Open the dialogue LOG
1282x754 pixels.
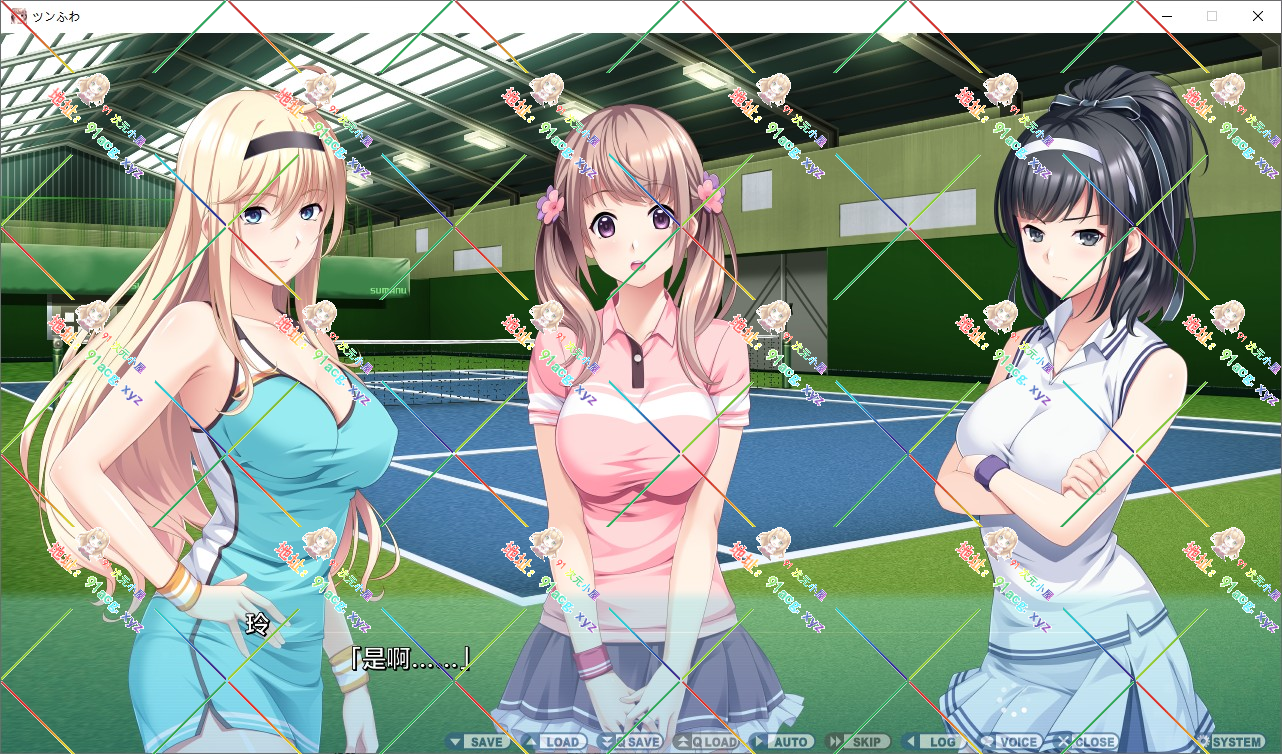click(933, 742)
